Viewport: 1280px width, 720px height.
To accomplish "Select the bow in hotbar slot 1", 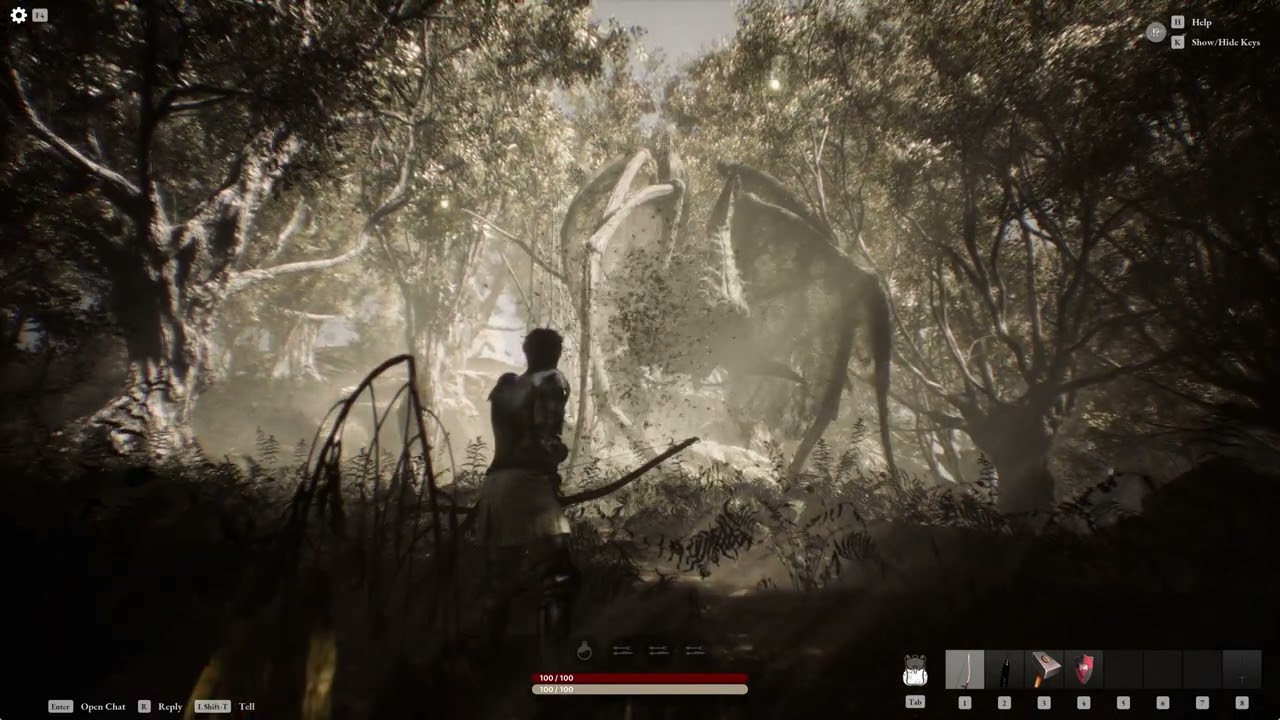I will [x=965, y=670].
